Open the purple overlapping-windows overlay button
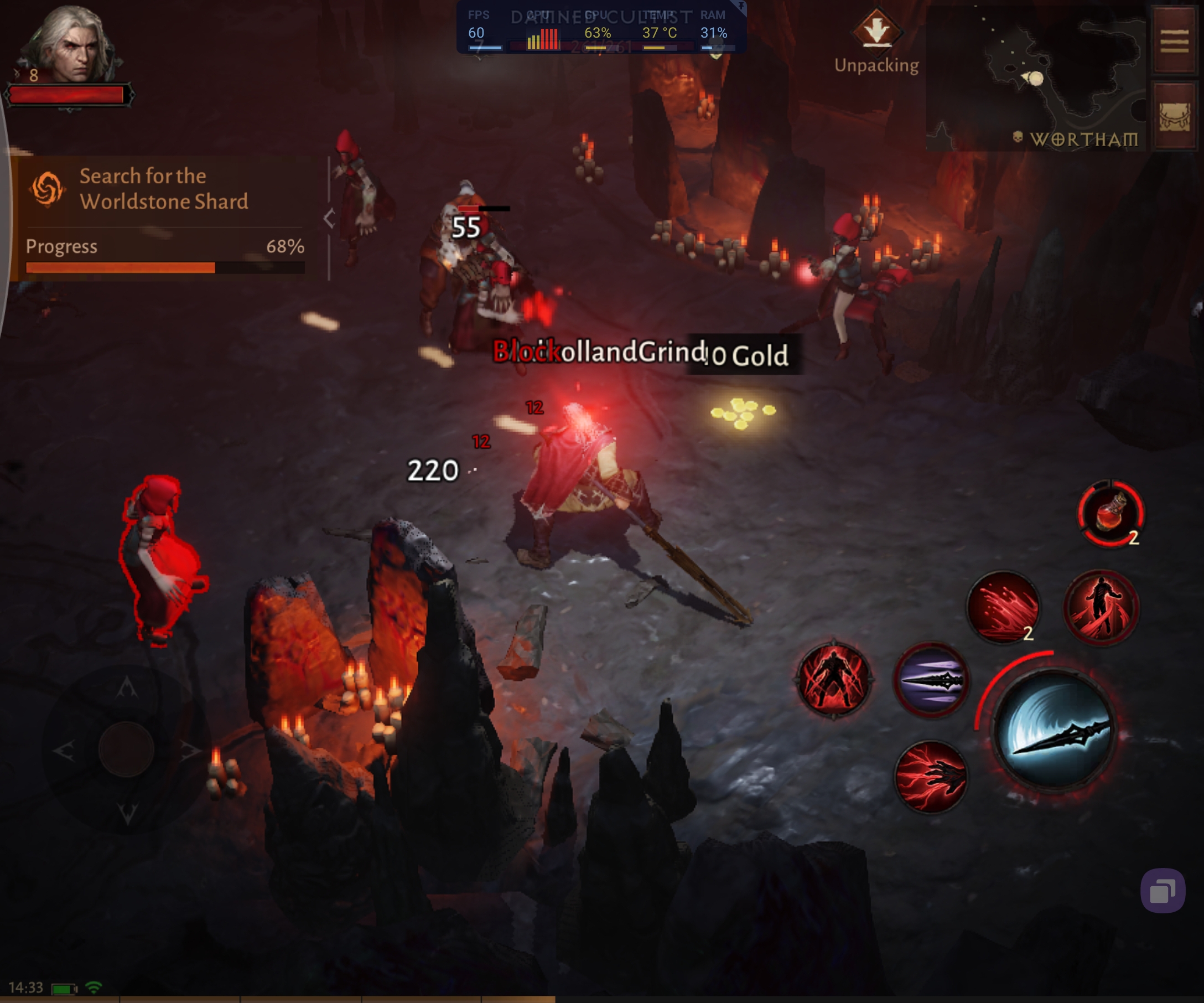 [1162, 891]
